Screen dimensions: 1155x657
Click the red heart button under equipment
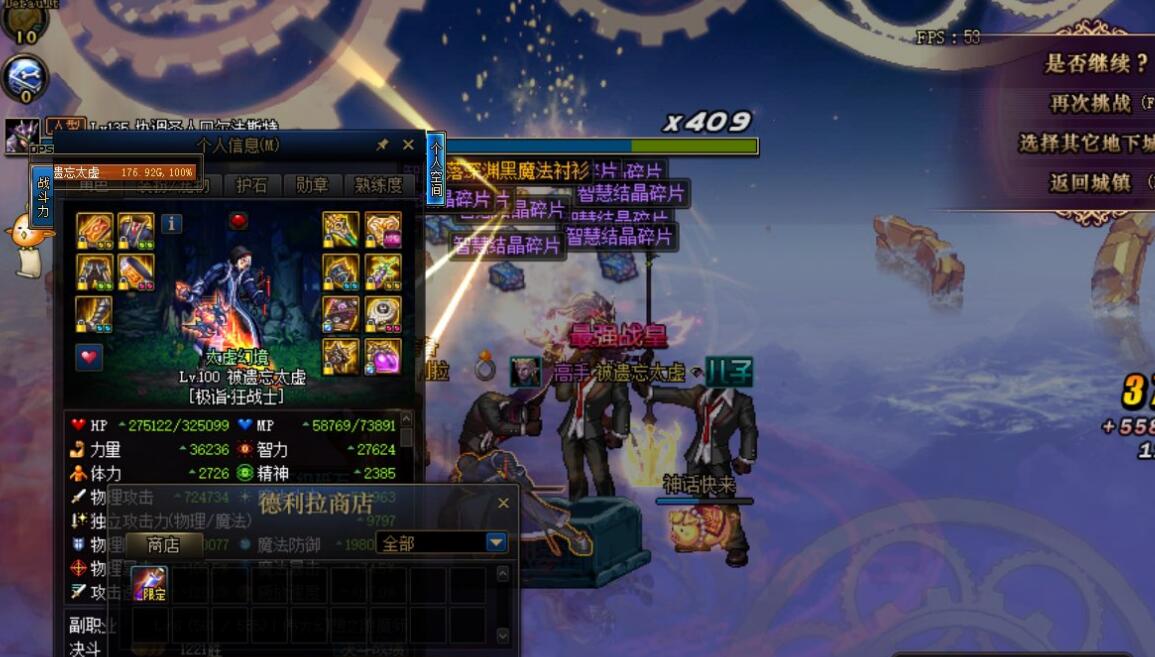90,357
